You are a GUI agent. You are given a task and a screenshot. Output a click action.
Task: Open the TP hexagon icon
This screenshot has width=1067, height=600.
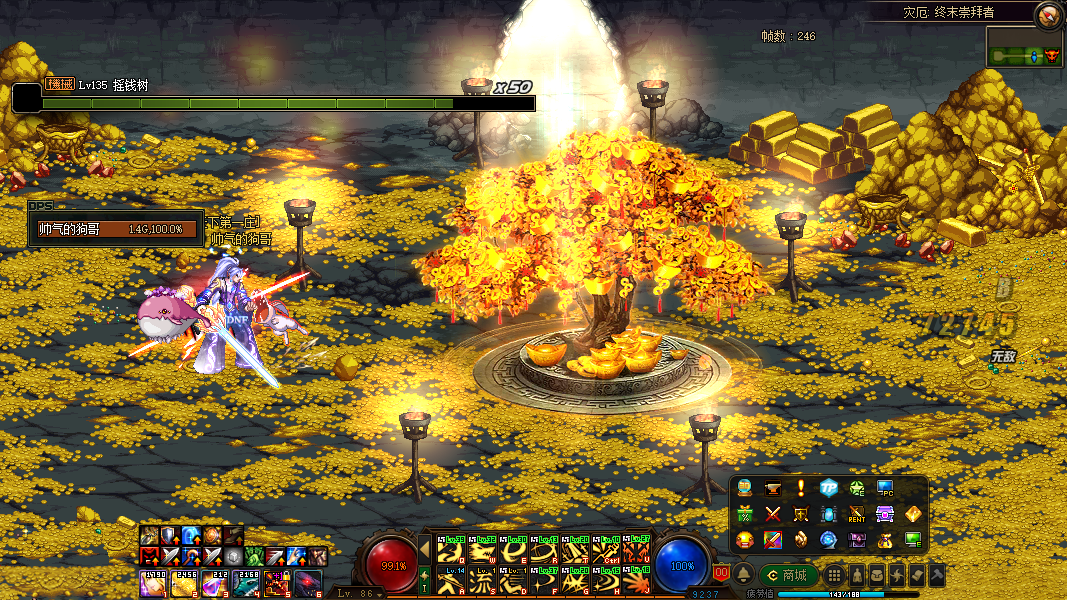point(829,488)
